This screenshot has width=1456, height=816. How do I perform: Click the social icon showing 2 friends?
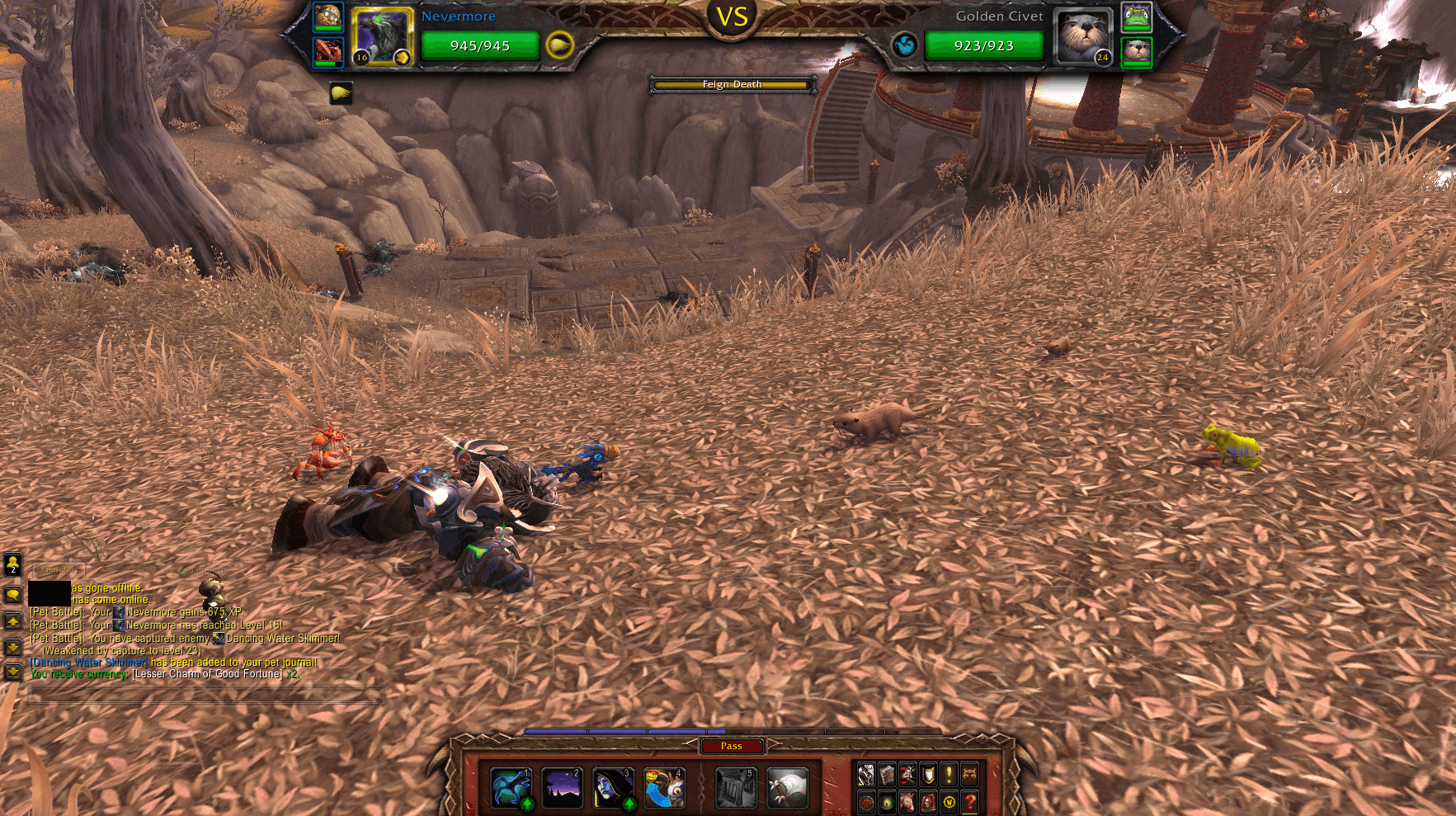(12, 566)
